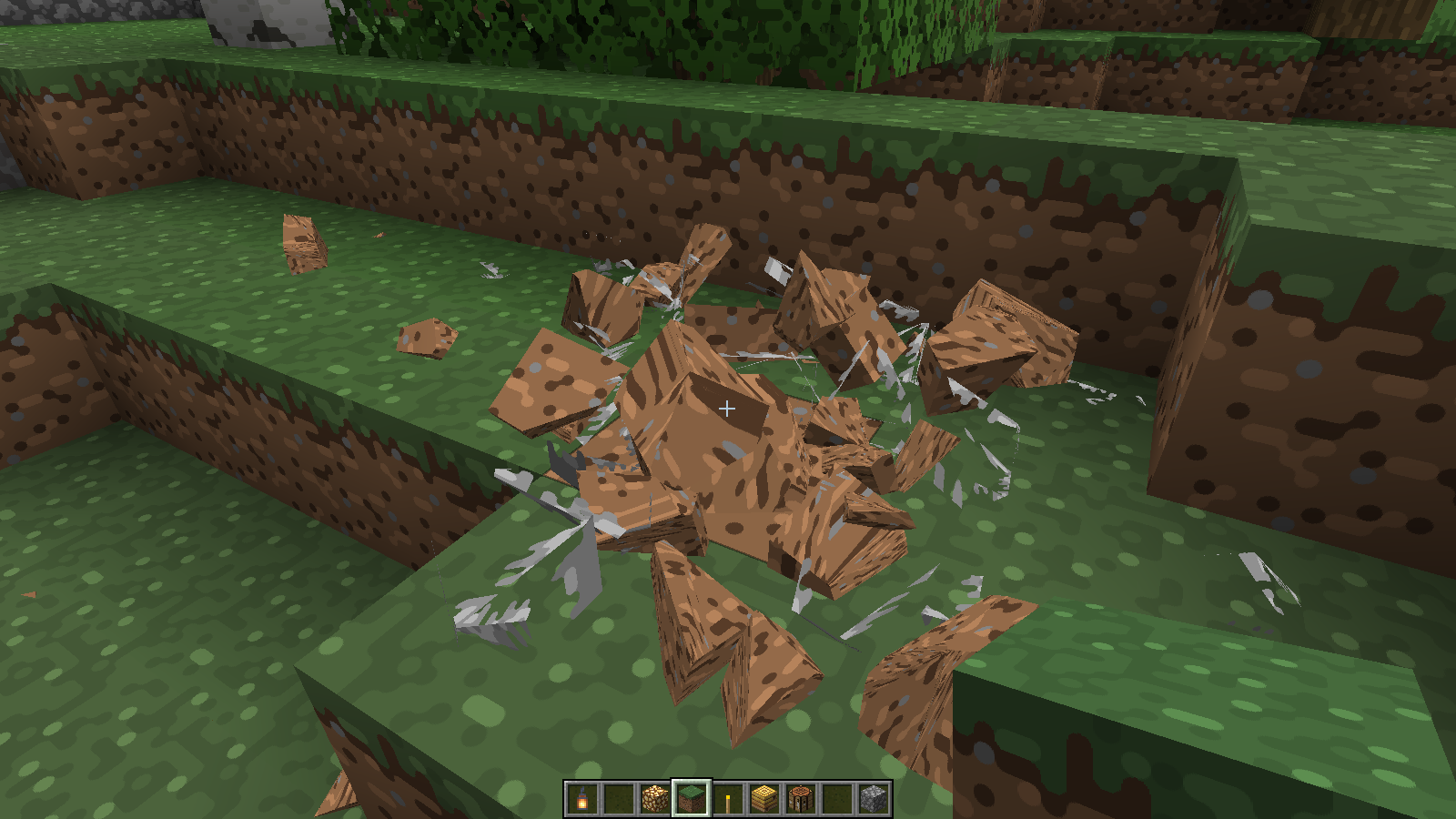Select the beehive item in the hotbar
The height and width of the screenshot is (819, 1456).
click(x=764, y=799)
